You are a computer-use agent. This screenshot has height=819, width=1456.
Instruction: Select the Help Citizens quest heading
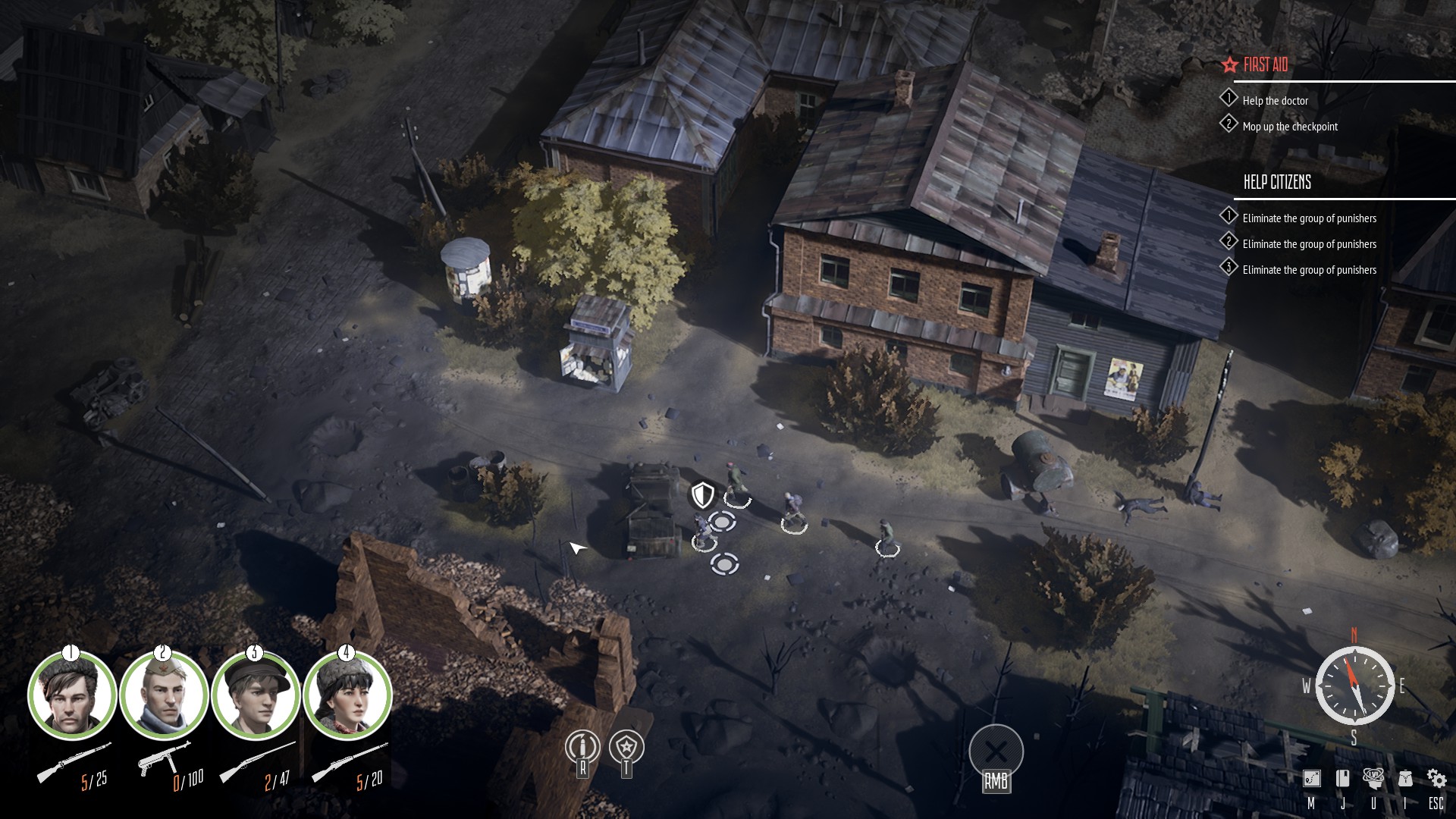(x=1277, y=182)
